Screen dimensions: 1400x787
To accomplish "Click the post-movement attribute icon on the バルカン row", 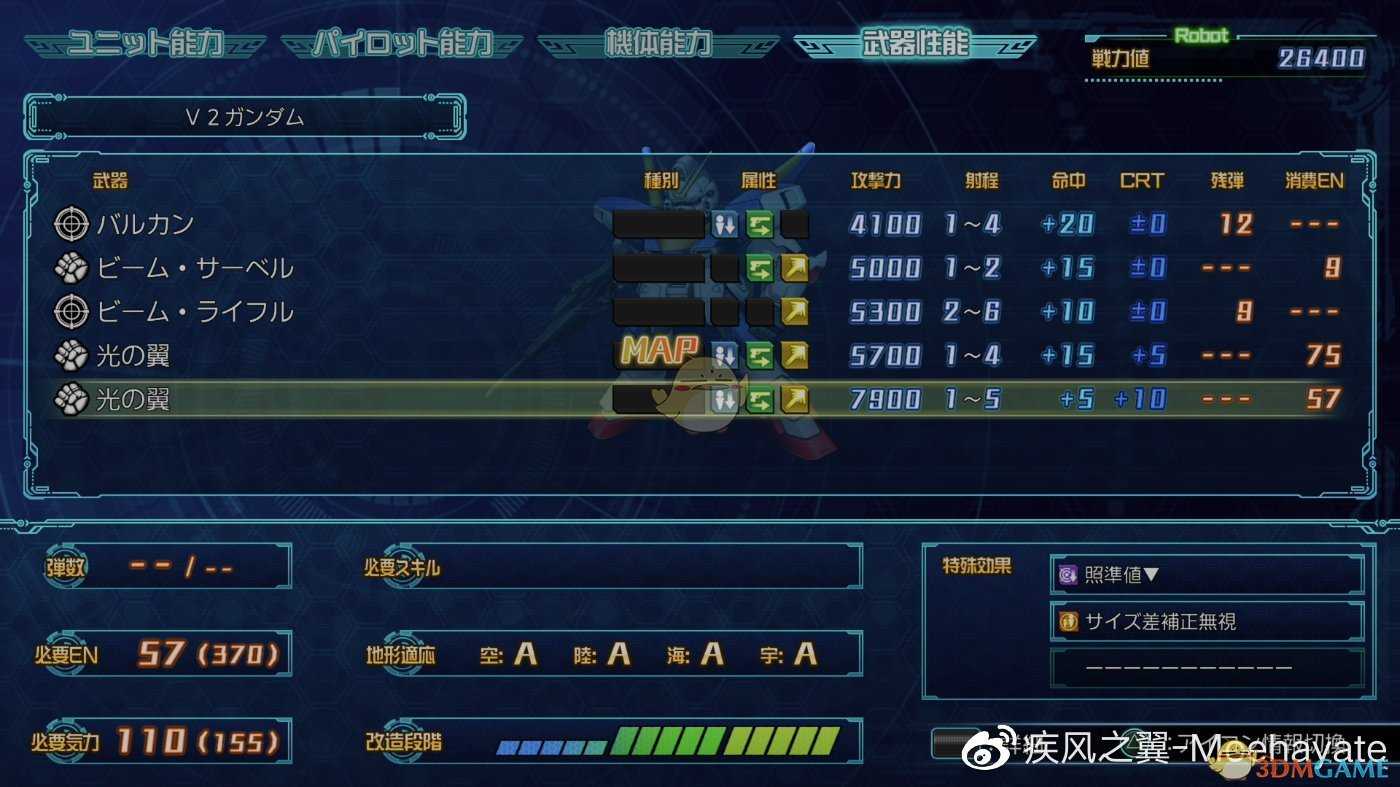I will pyautogui.click(x=725, y=224).
